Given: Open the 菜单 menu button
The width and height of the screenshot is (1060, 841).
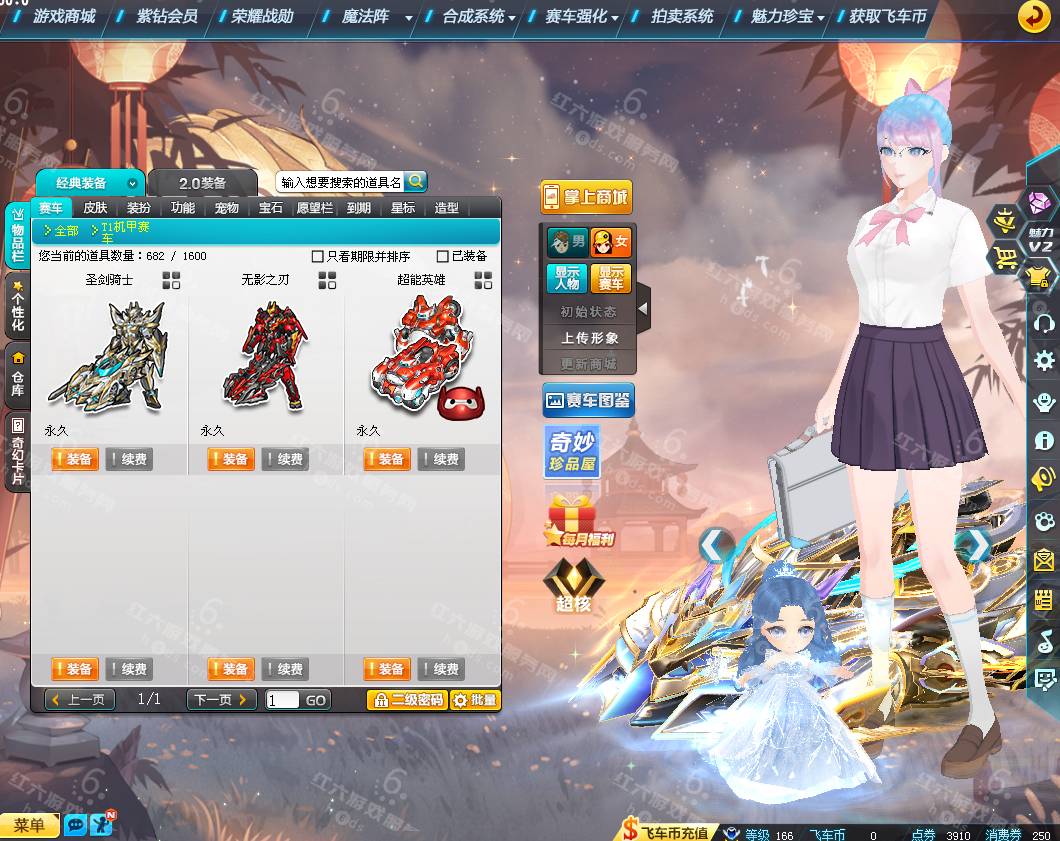Looking at the screenshot, I should coord(30,825).
